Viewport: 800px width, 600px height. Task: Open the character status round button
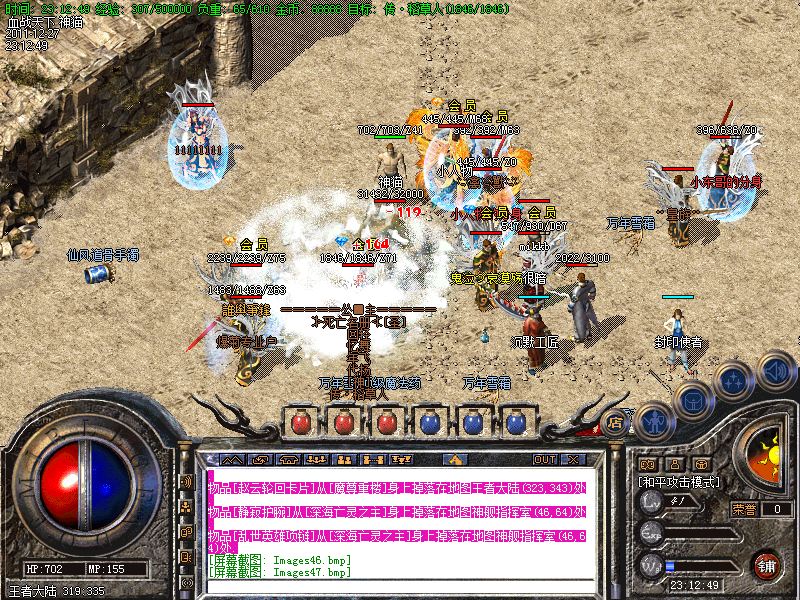pyautogui.click(x=654, y=422)
